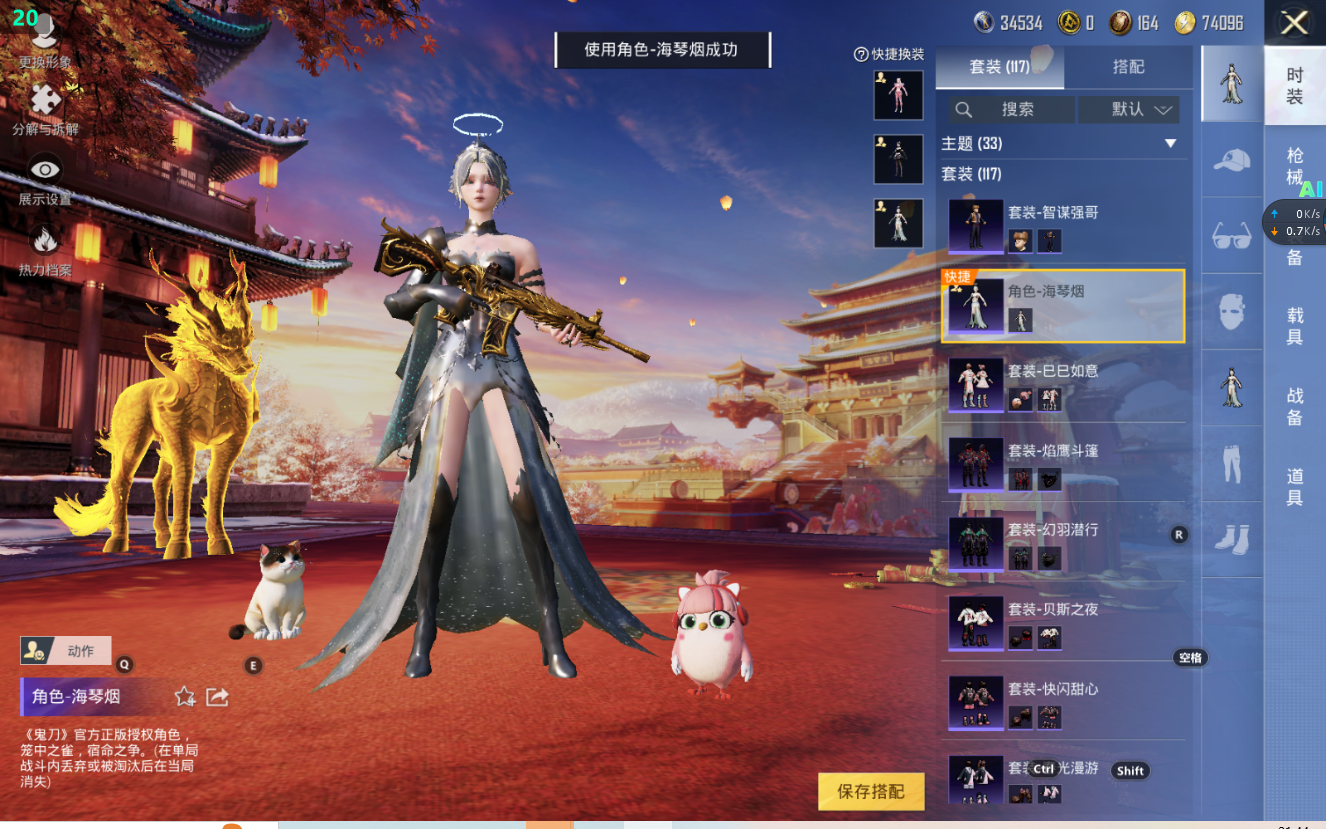Open the 载具 vehicles category
Screen dimensions: 1326x829
click(1295, 326)
